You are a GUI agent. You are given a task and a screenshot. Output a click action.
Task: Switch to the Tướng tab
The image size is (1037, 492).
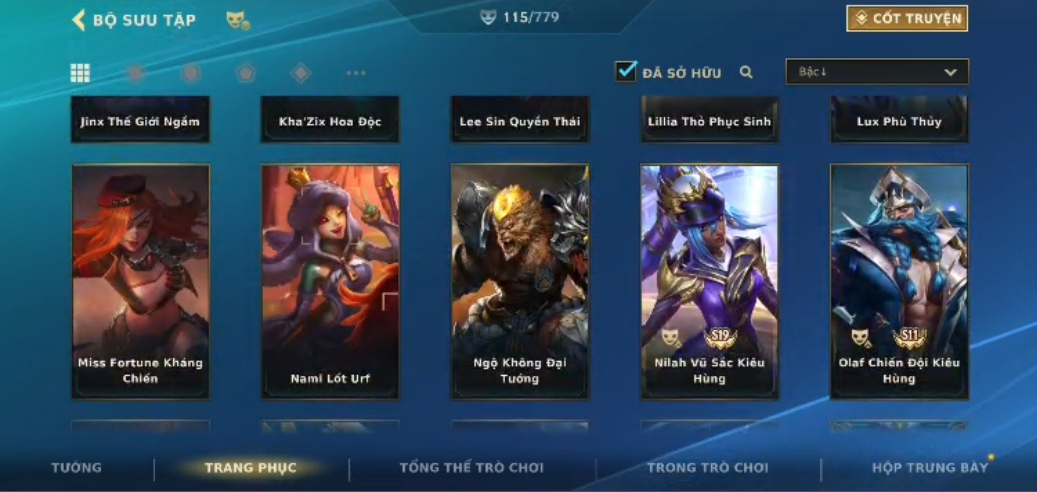pyautogui.click(x=76, y=468)
